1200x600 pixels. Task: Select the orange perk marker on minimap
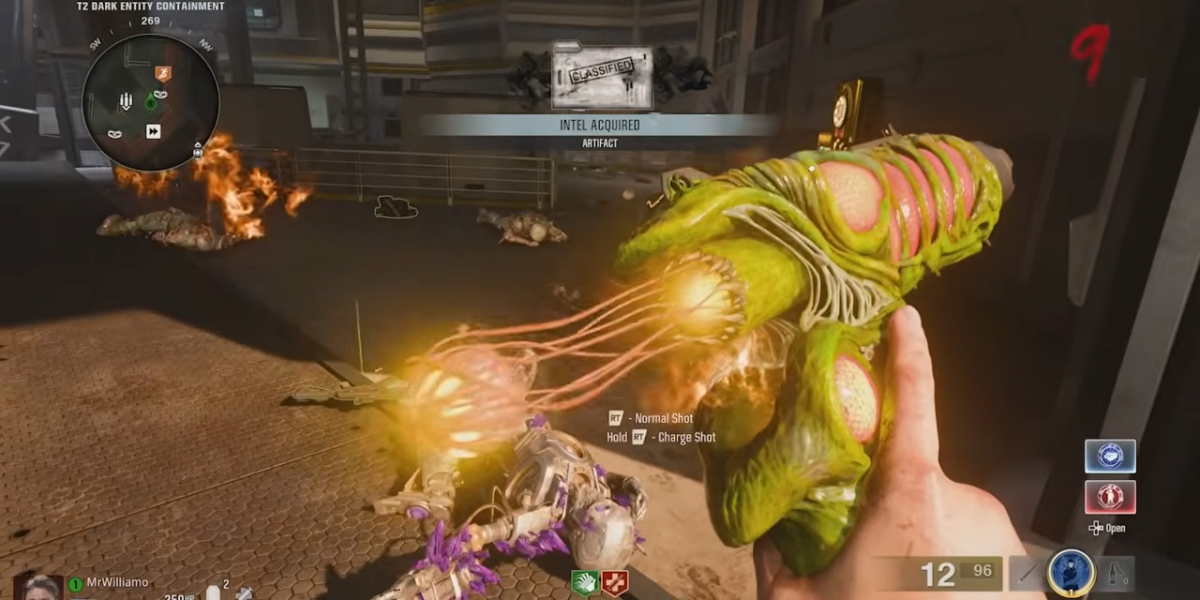pyautogui.click(x=164, y=72)
